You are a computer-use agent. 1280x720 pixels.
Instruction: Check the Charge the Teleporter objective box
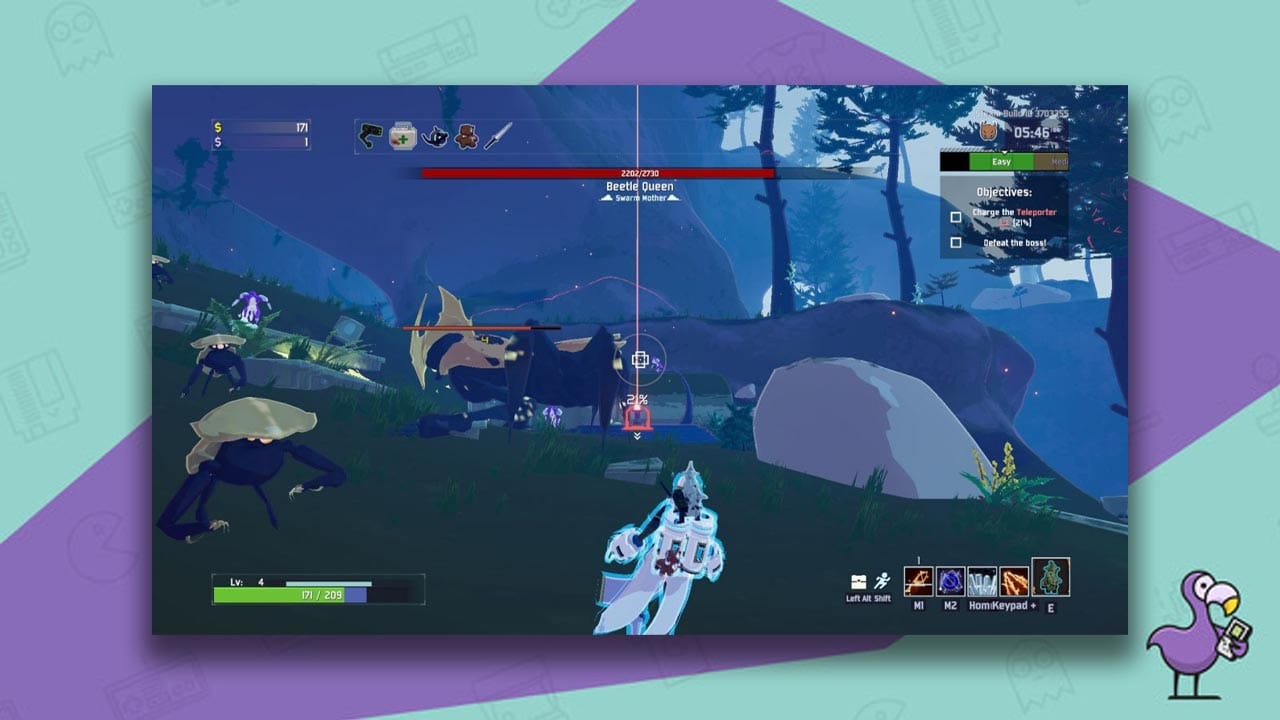pyautogui.click(x=956, y=216)
